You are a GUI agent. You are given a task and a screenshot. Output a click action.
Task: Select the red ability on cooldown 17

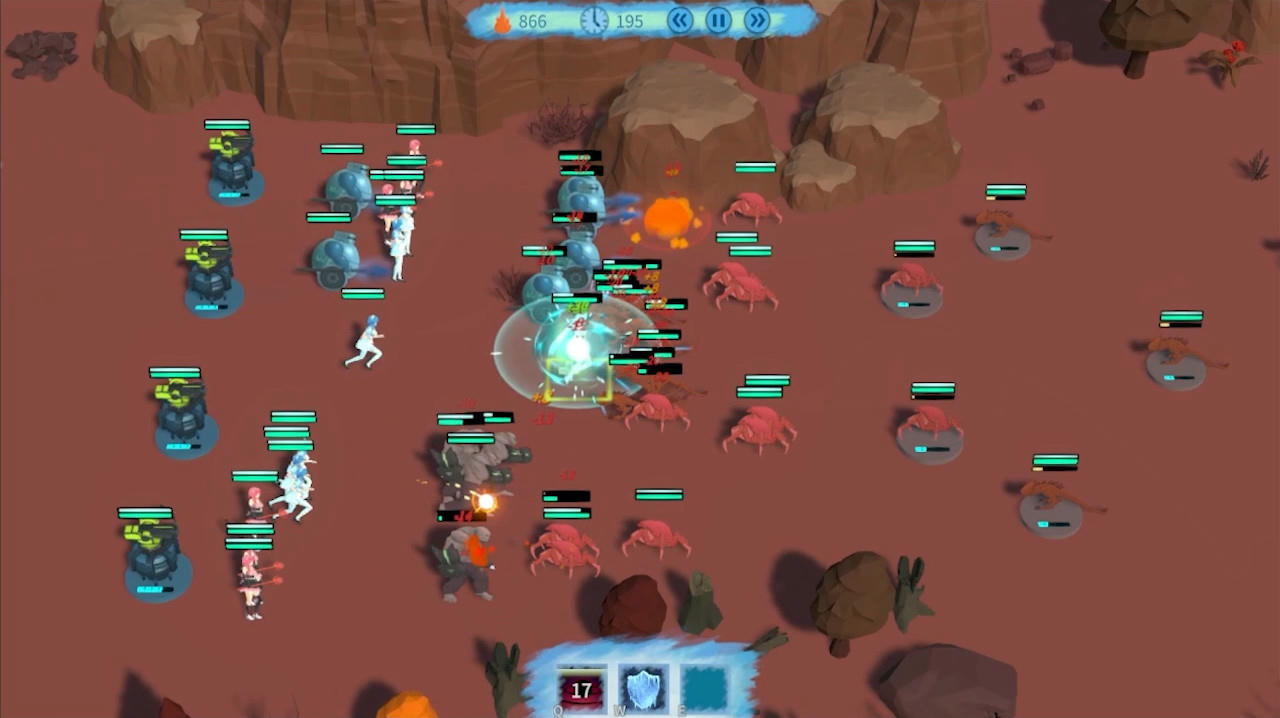tap(582, 689)
